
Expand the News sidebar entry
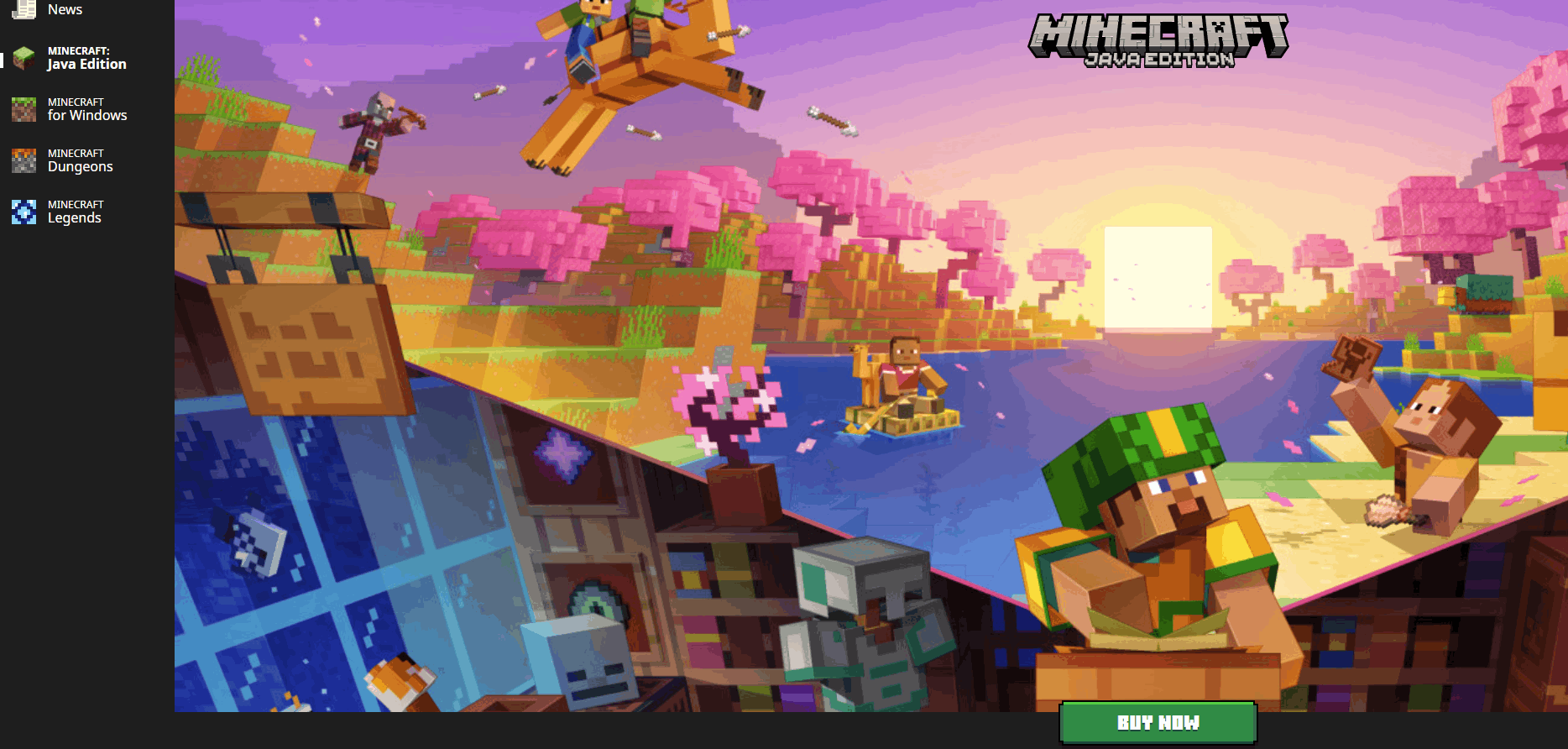tap(65, 8)
